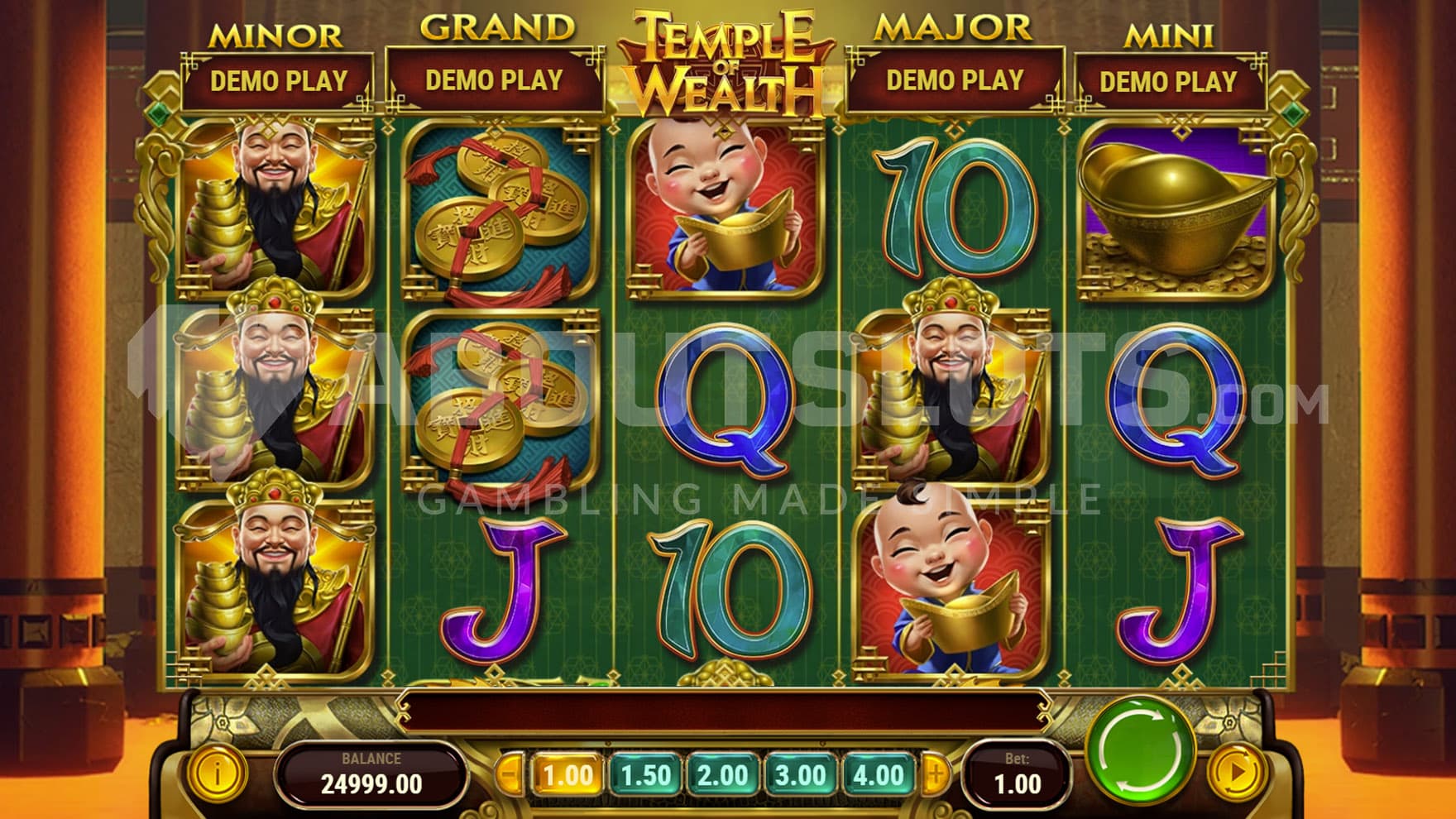Start autoplay with the gold play arrow
The image size is (1456, 819).
pos(1238,773)
